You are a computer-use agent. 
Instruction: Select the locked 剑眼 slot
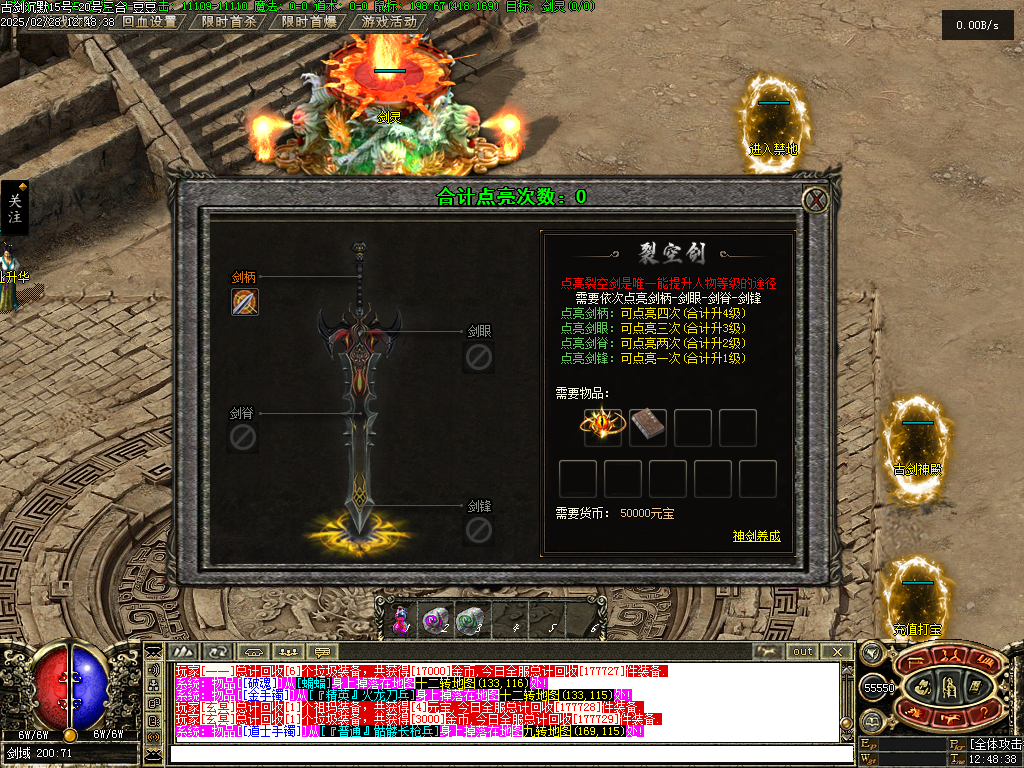(479, 356)
